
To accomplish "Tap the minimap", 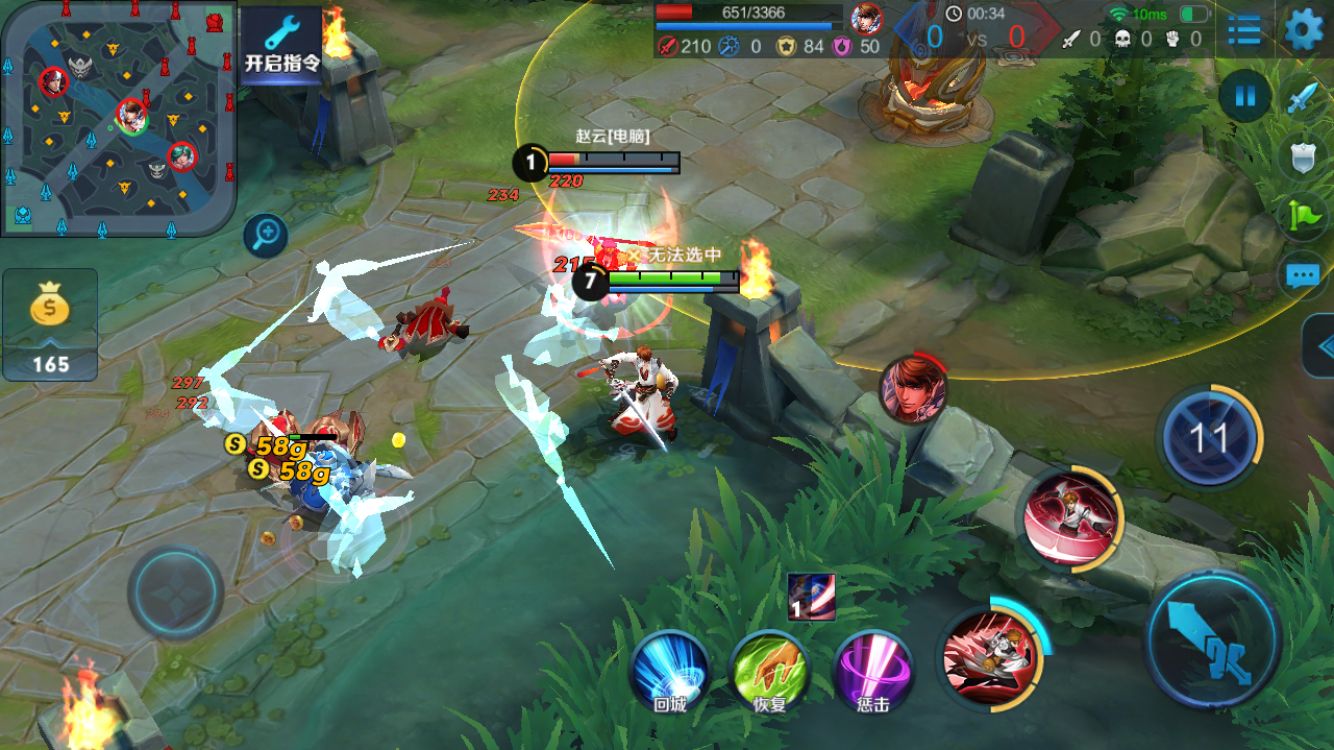I will click(x=118, y=118).
